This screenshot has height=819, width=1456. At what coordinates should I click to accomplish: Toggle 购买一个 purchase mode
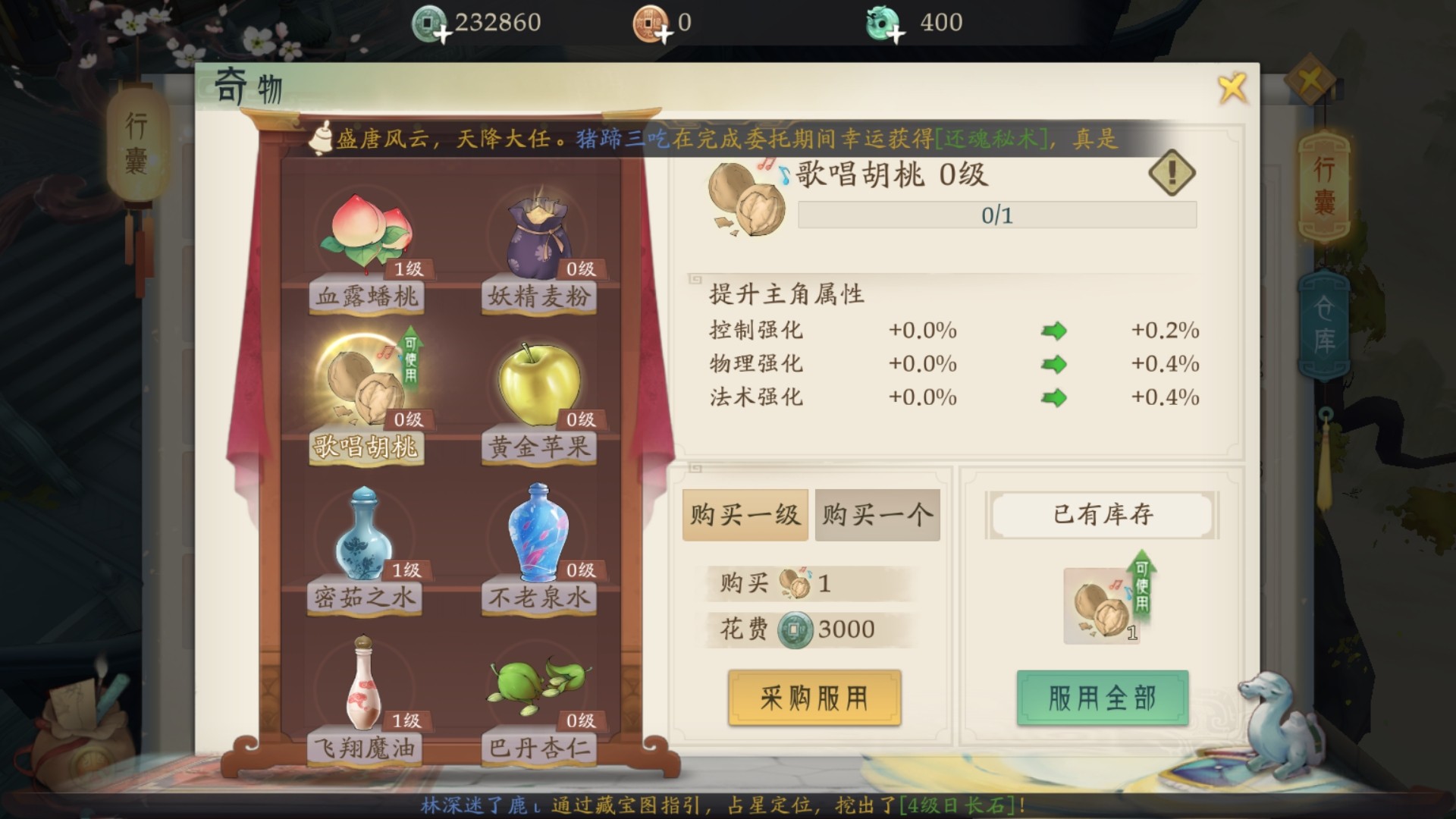coord(877,514)
